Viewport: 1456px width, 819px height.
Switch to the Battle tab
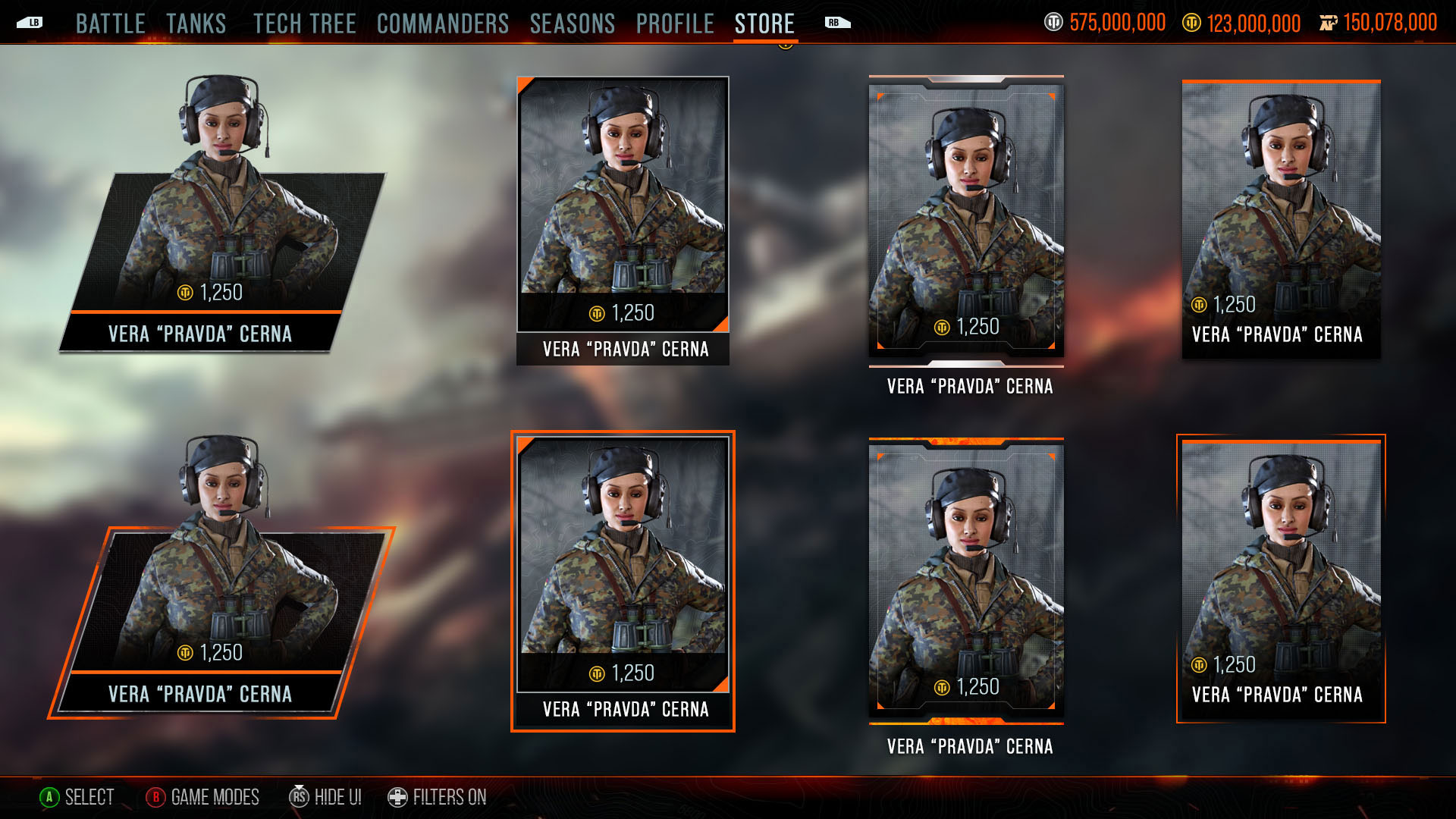tap(110, 24)
